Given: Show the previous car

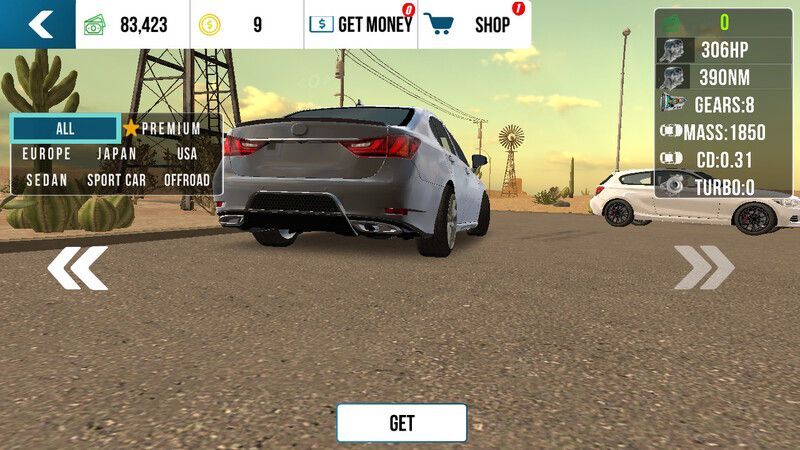Looking at the screenshot, I should (x=77, y=268).
